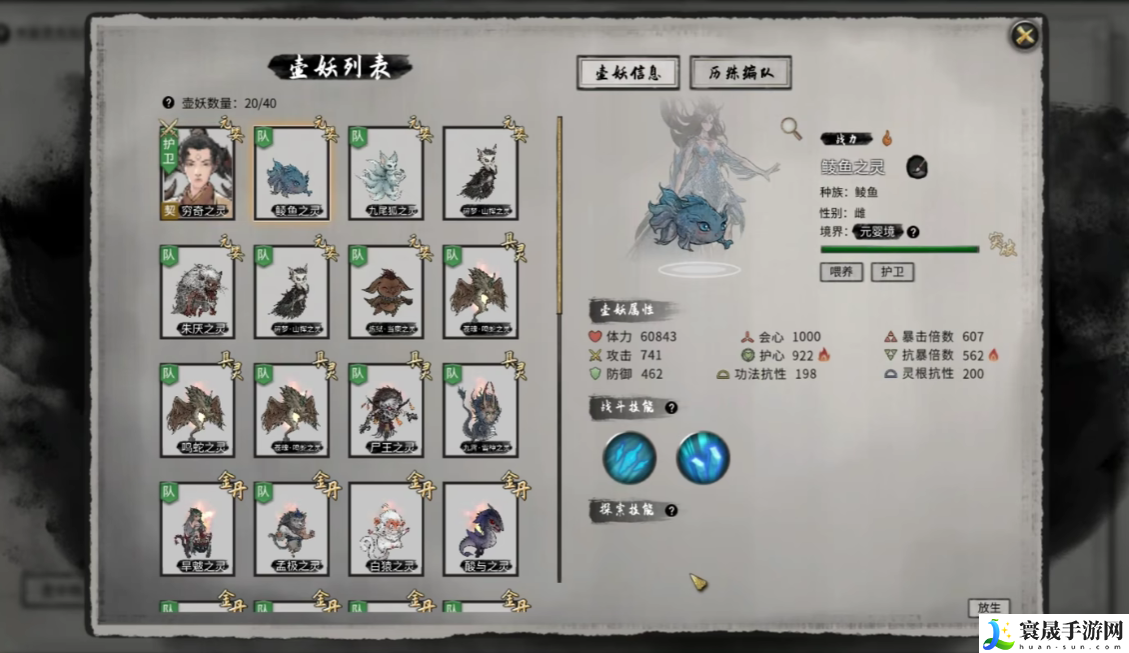The height and width of the screenshot is (653, 1129).
Task: Select the 鲮鱼之灵 card
Action: tap(291, 172)
